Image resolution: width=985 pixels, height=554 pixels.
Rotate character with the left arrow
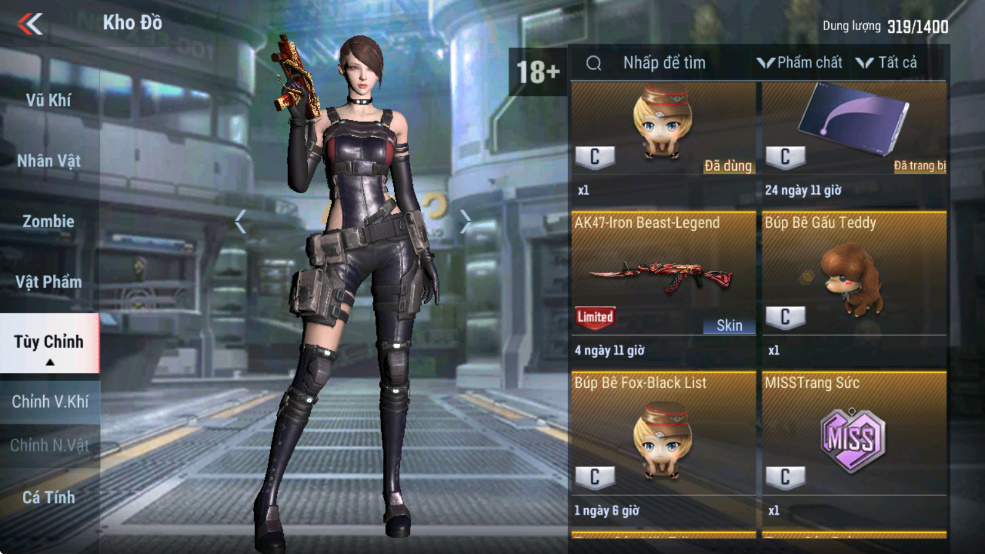pos(240,222)
